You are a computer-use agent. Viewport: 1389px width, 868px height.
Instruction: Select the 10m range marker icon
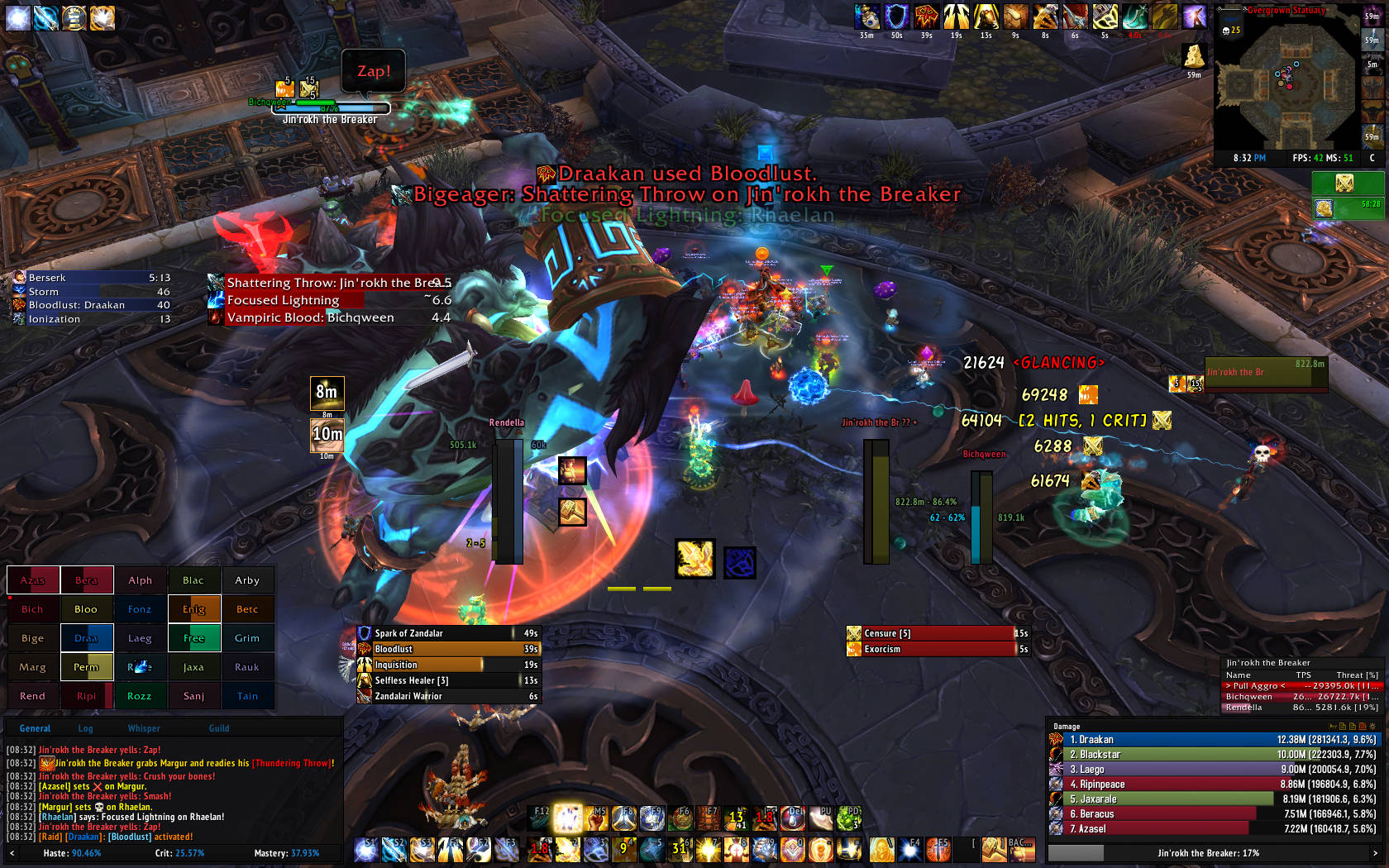(327, 435)
